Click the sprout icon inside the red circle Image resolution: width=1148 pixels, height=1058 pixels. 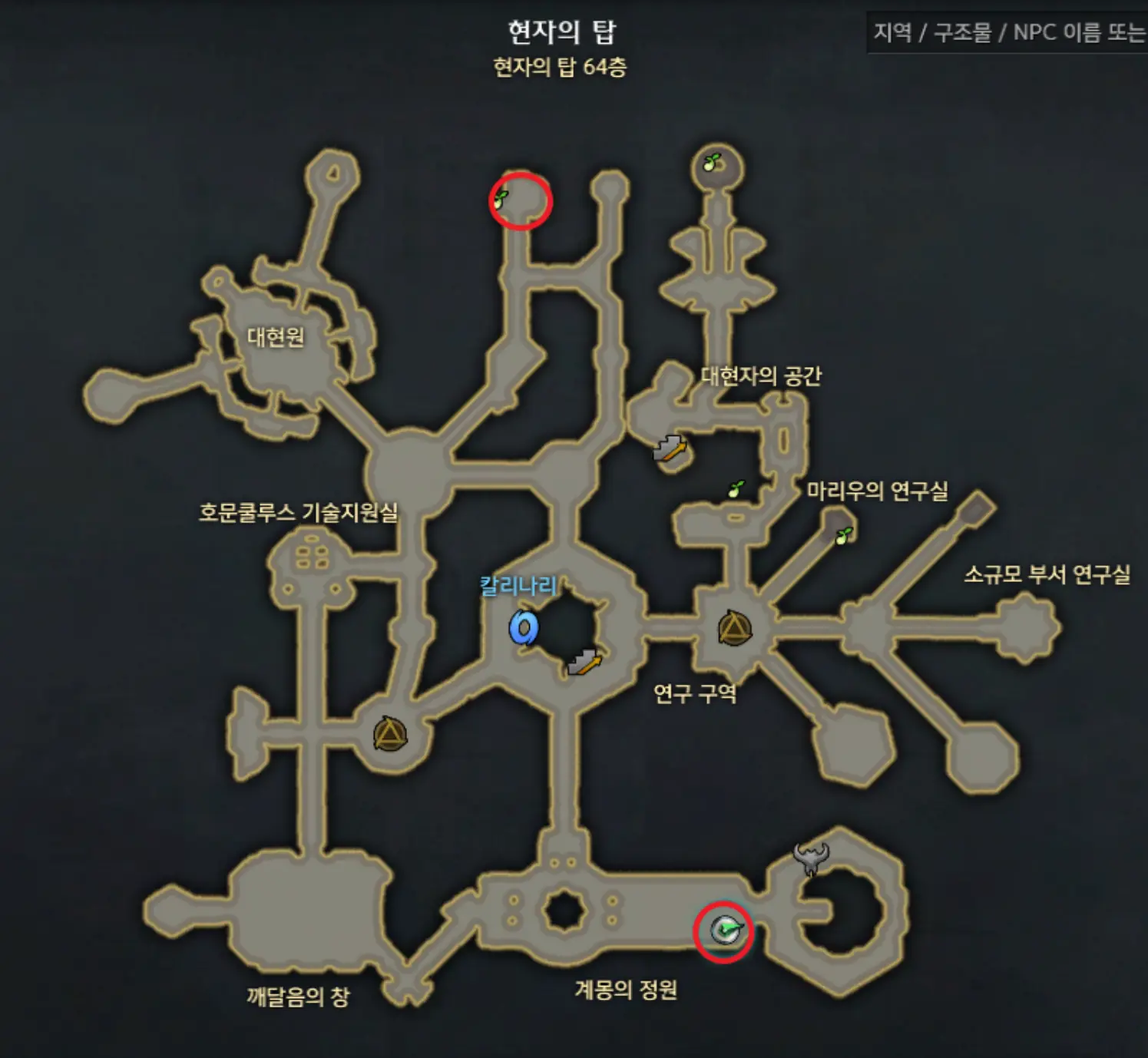point(503,199)
